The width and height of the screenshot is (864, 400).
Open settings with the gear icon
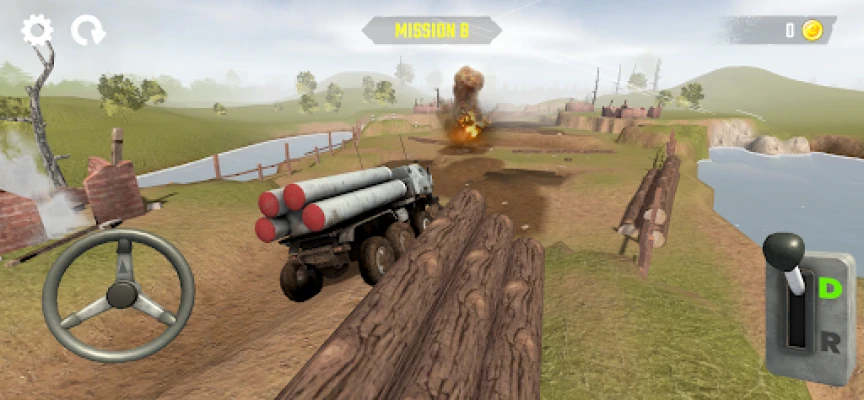(x=37, y=30)
